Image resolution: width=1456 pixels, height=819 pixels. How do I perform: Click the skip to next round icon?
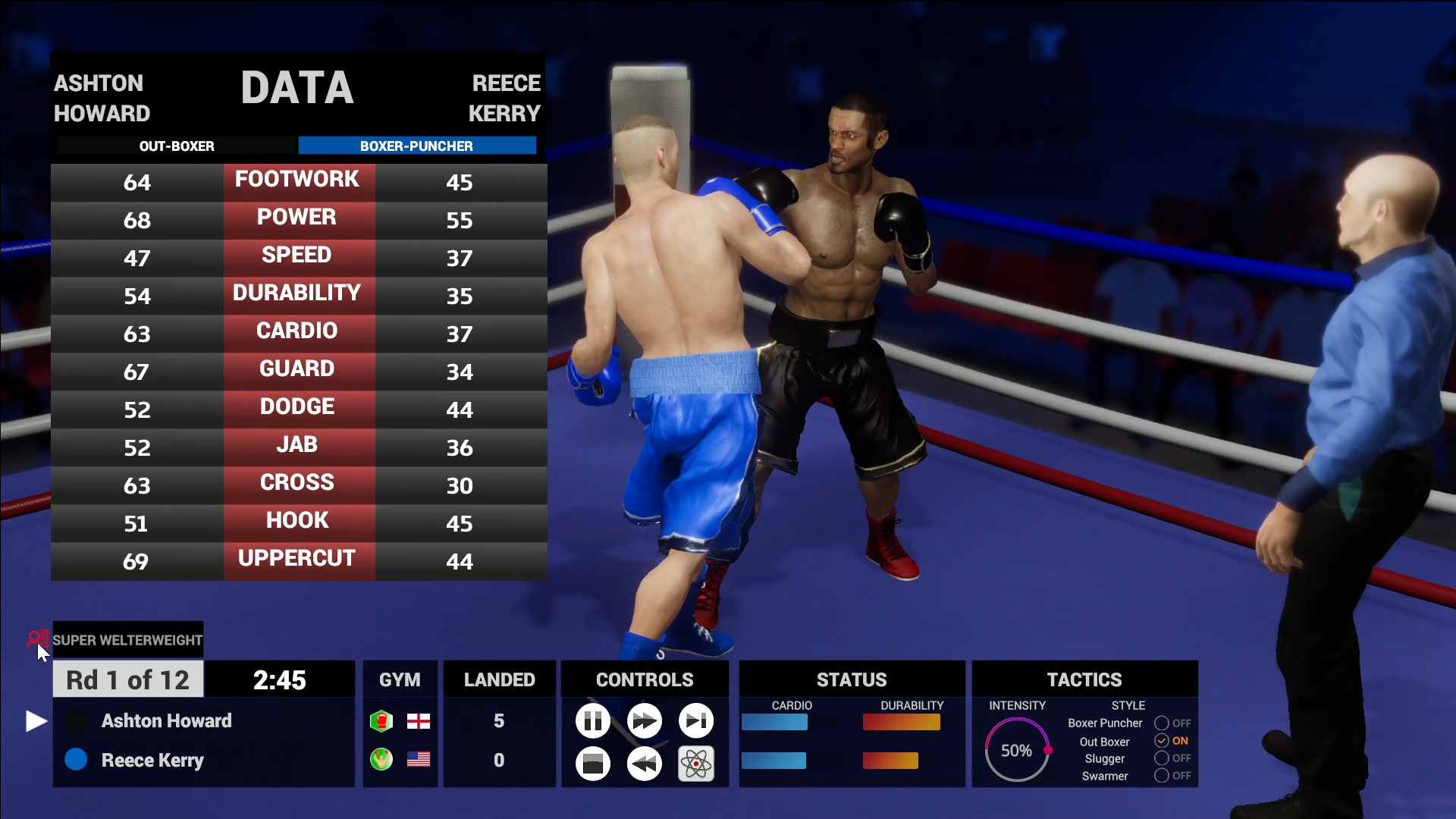coord(695,721)
